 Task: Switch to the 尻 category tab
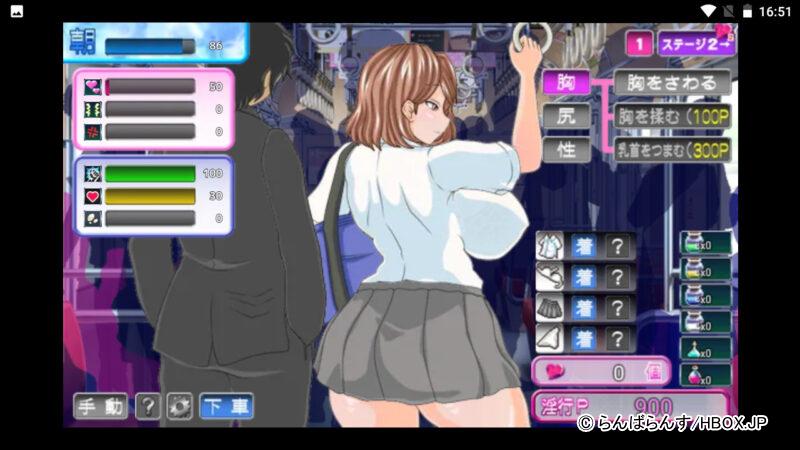[566, 115]
